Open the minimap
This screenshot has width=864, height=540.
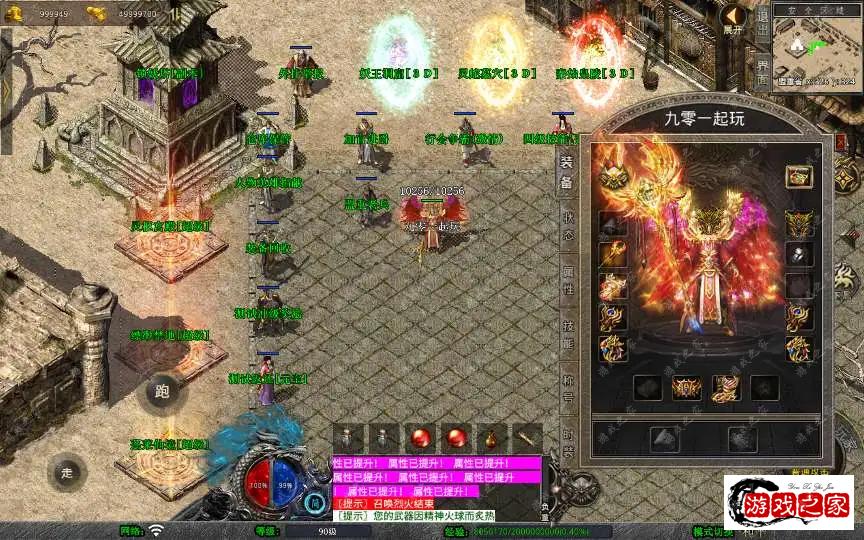817,48
